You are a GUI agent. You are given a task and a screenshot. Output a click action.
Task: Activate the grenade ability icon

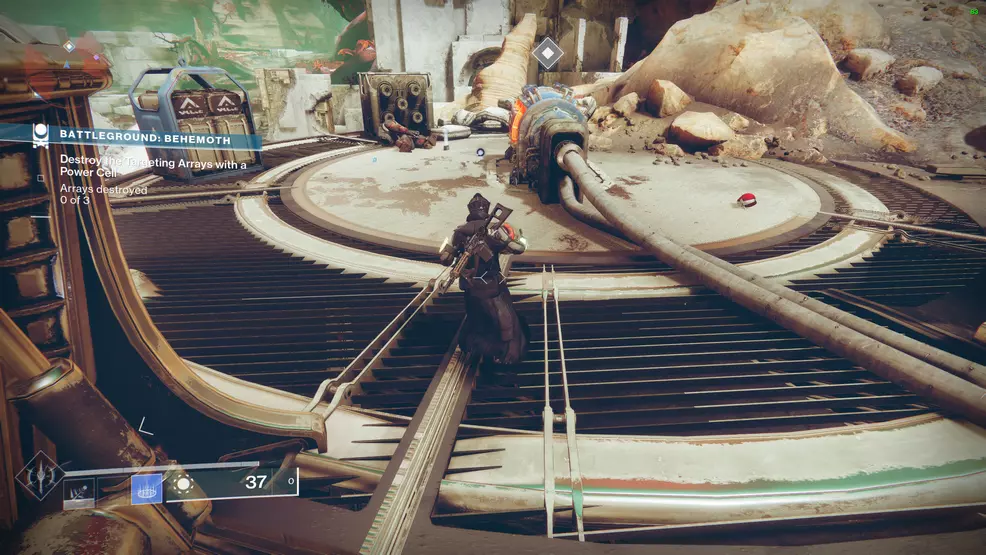coord(79,488)
